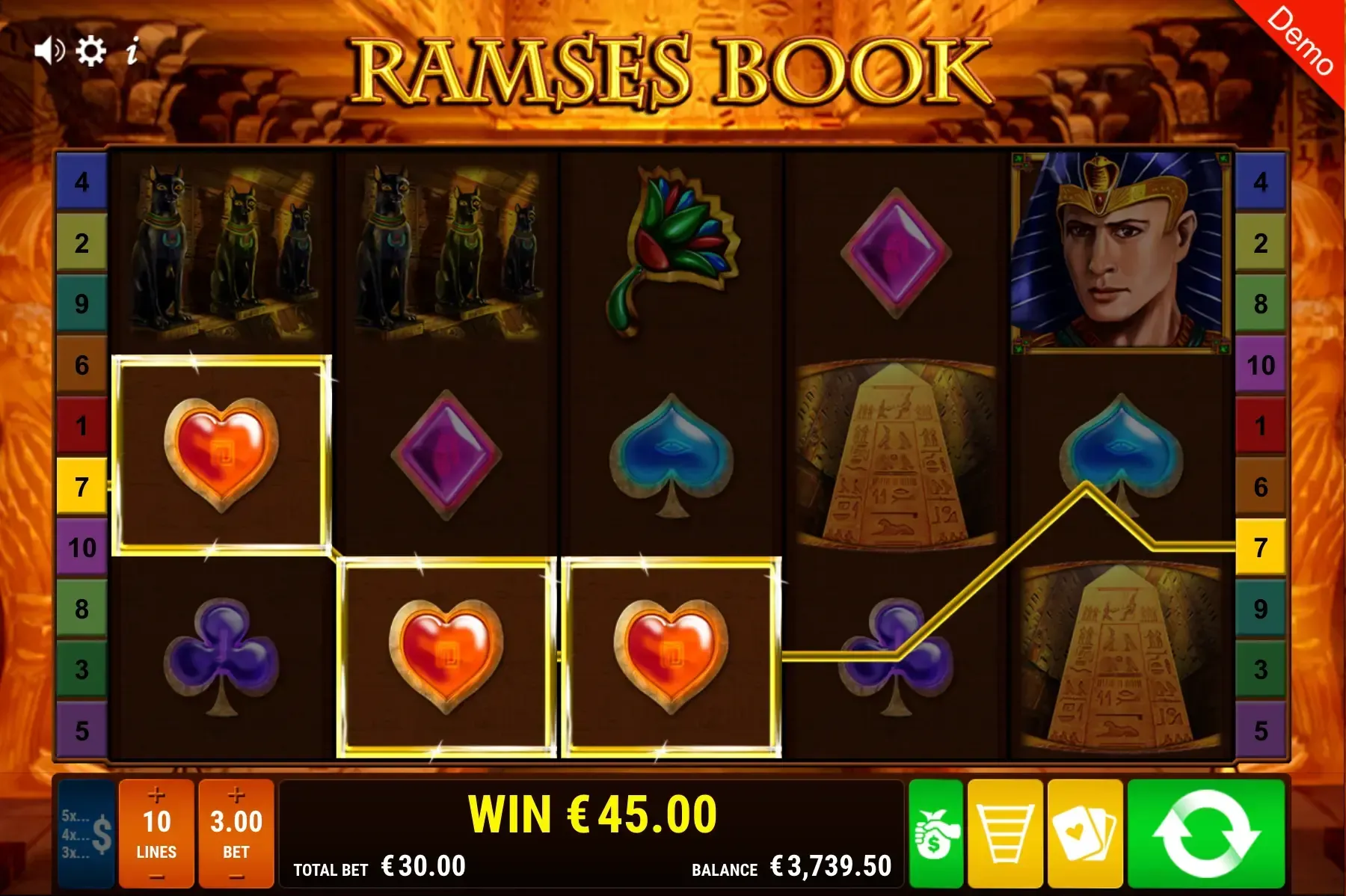
Task: Select payline 5 on the left panel
Action: pyautogui.click(x=81, y=727)
